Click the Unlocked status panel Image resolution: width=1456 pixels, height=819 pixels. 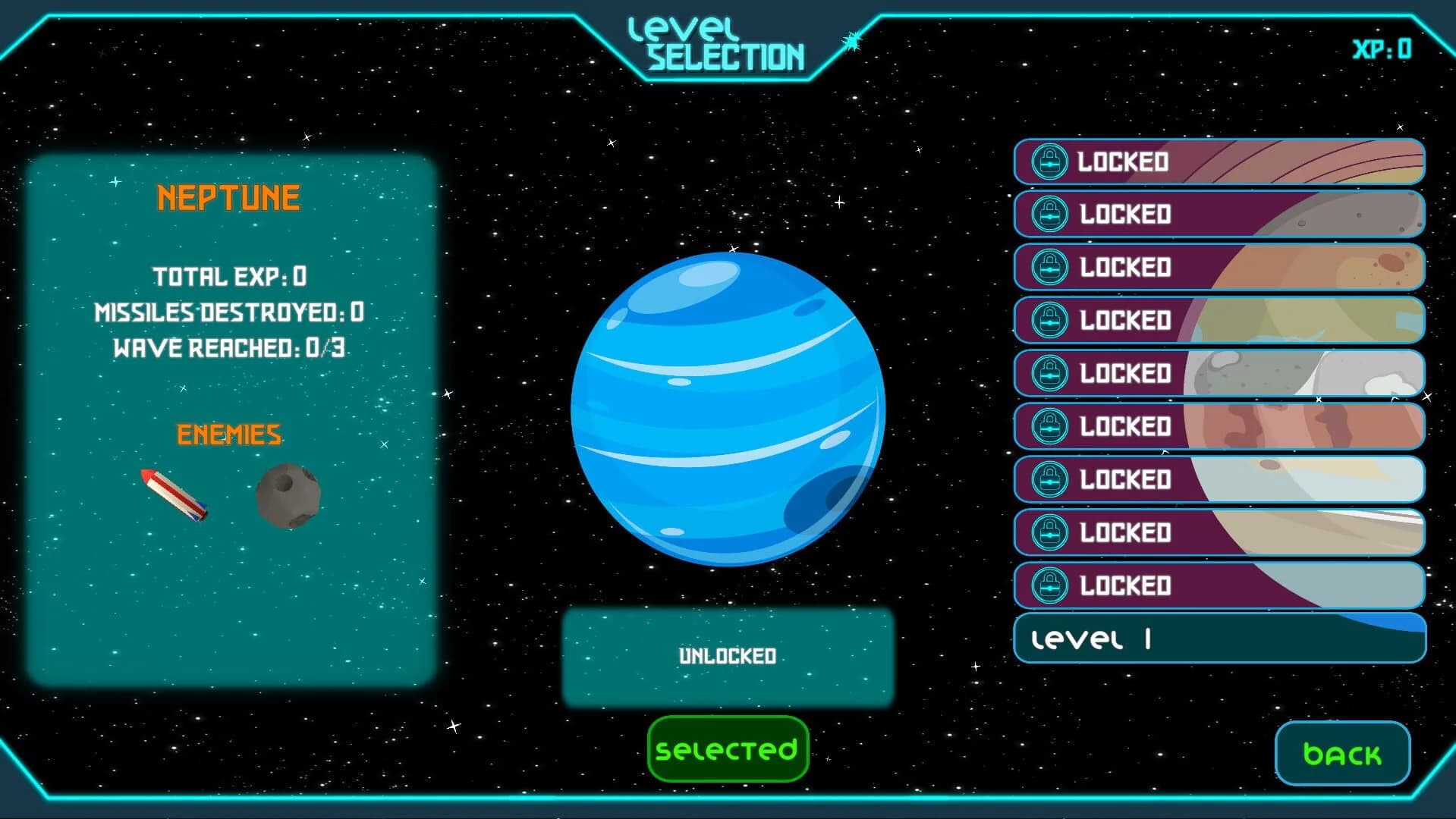[727, 657]
